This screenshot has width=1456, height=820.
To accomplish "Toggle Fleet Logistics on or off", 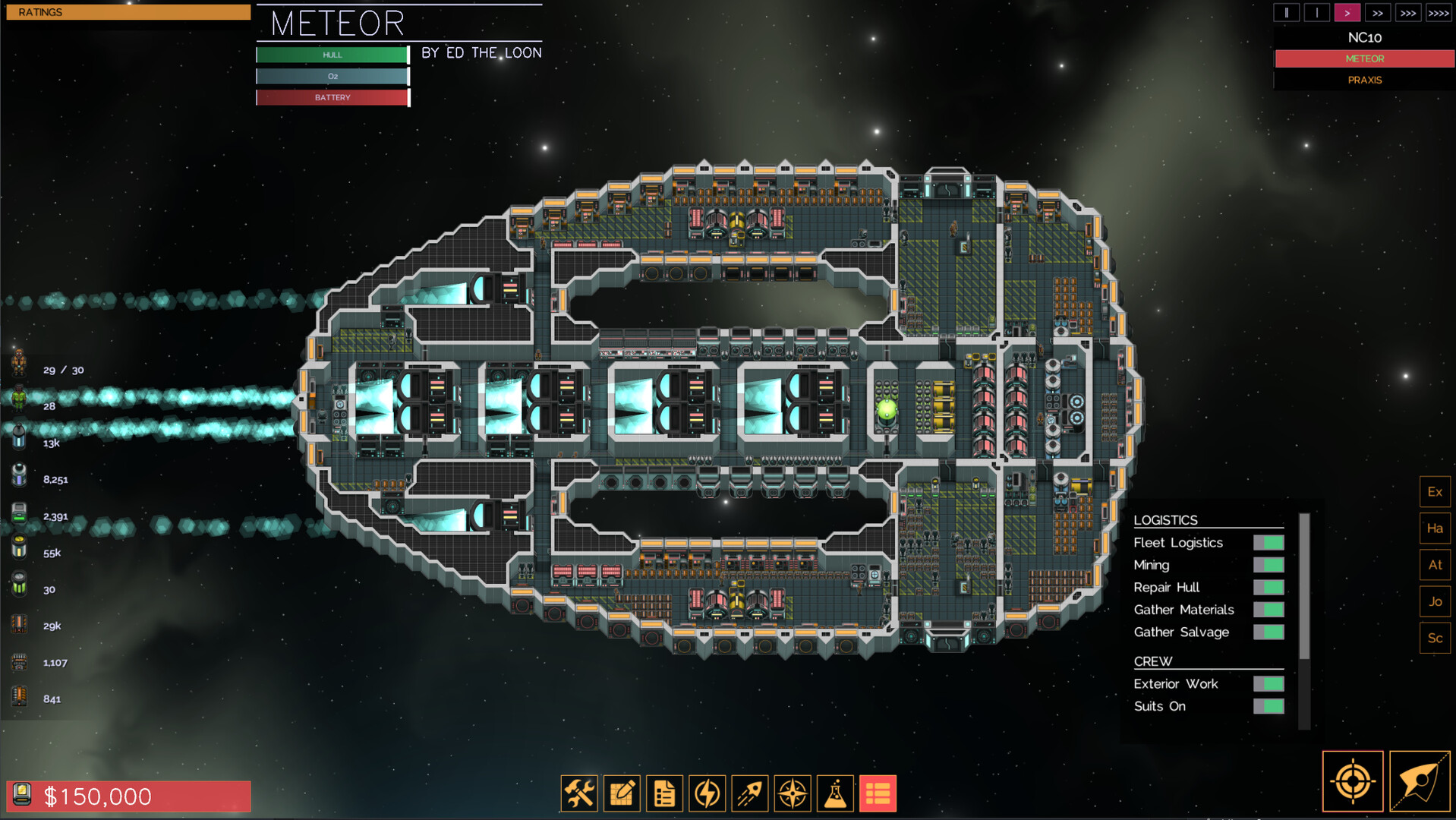I will tap(1270, 542).
